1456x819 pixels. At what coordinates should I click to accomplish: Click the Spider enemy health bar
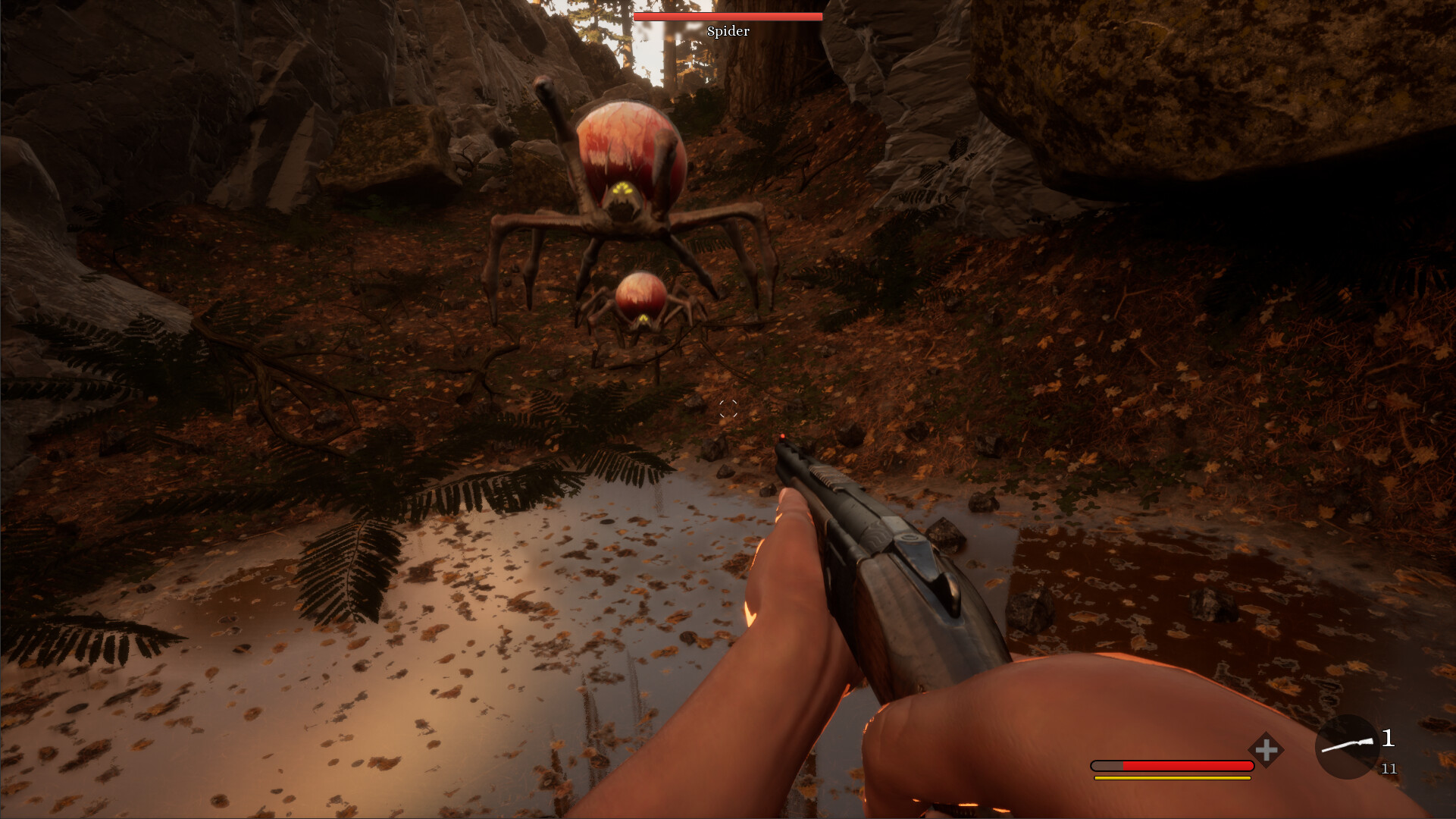pyautogui.click(x=728, y=16)
